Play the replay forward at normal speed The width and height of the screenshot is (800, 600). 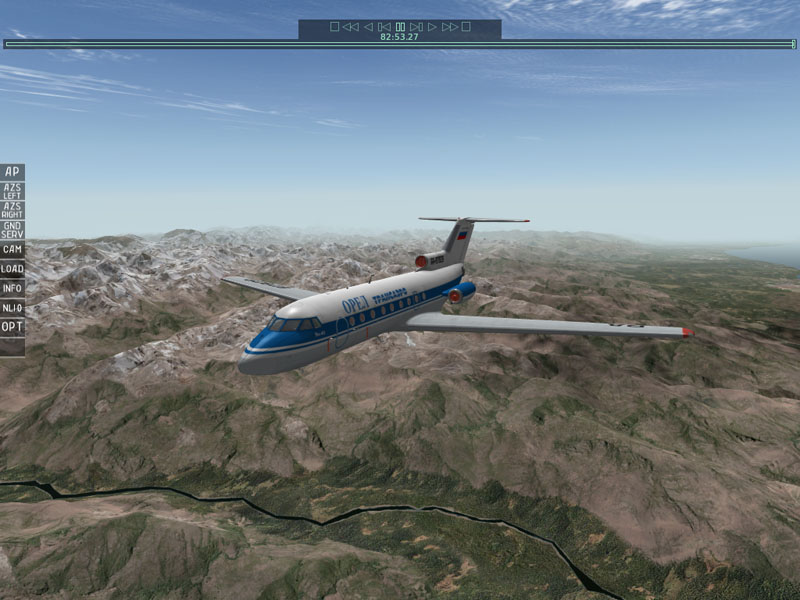click(x=432, y=27)
